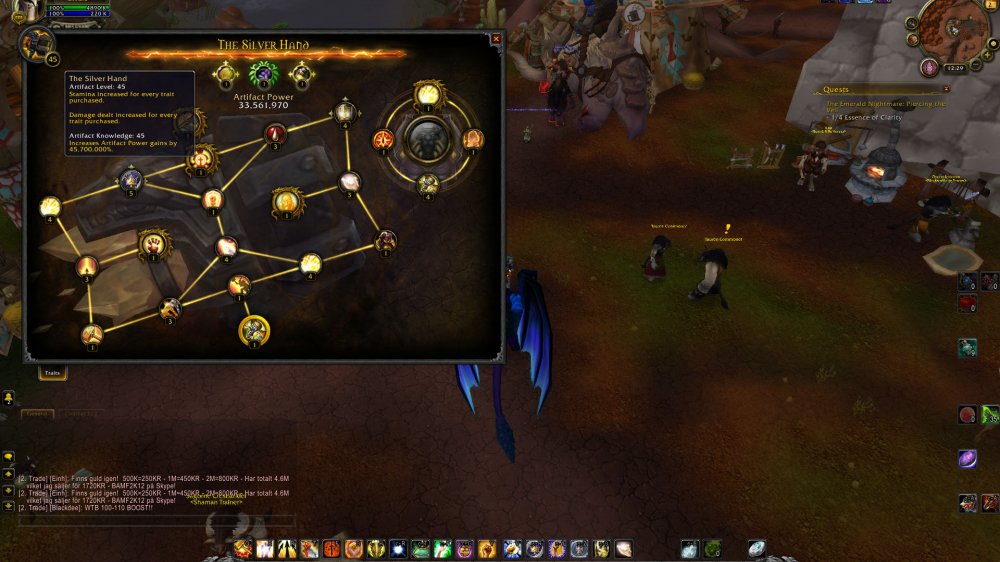
Task: Close the Silver Hand artifact window
Action: coord(496,40)
